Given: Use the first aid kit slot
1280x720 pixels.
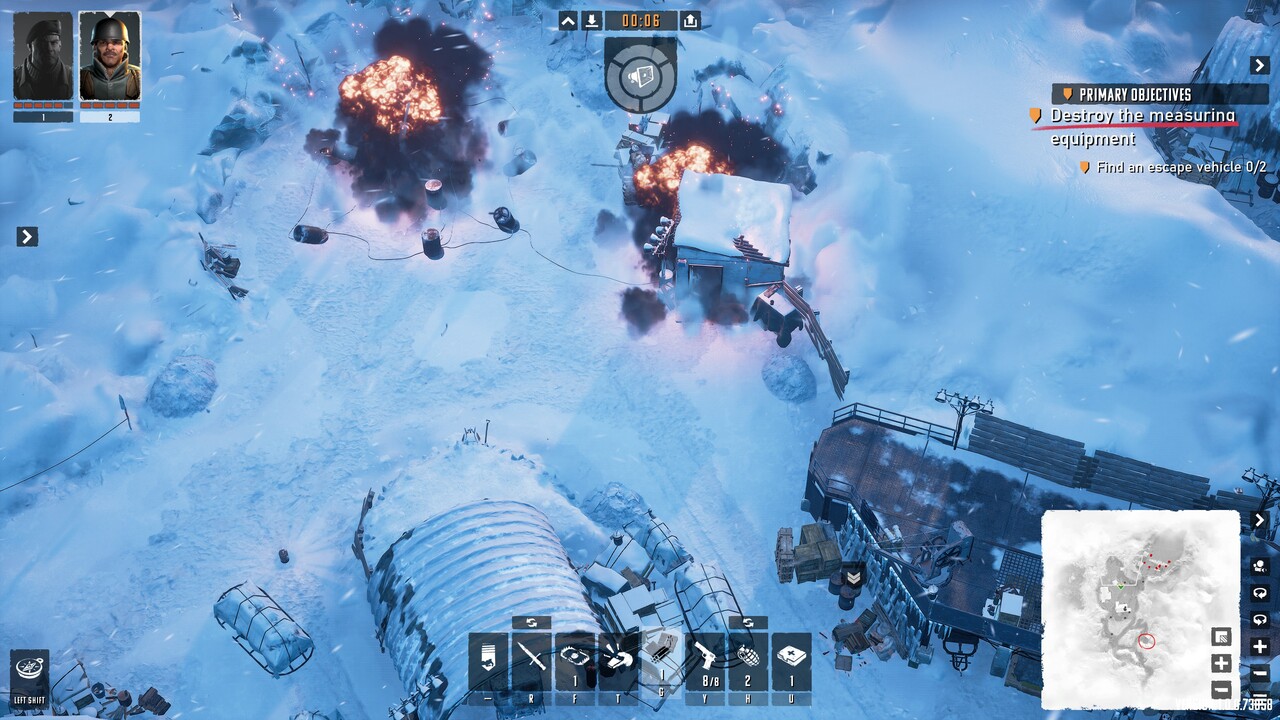Looking at the screenshot, I should [791, 660].
